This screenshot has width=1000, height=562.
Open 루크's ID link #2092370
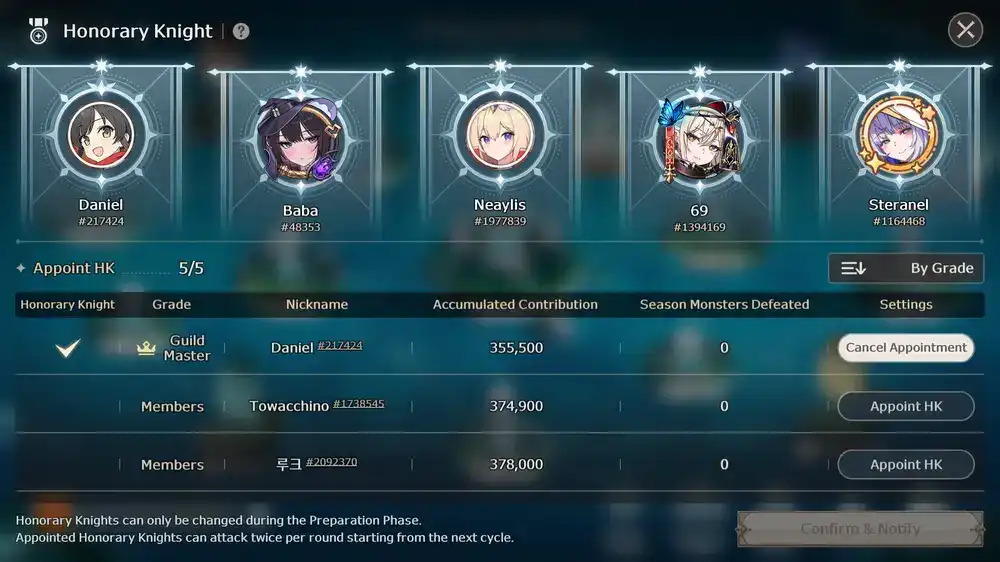(332, 462)
